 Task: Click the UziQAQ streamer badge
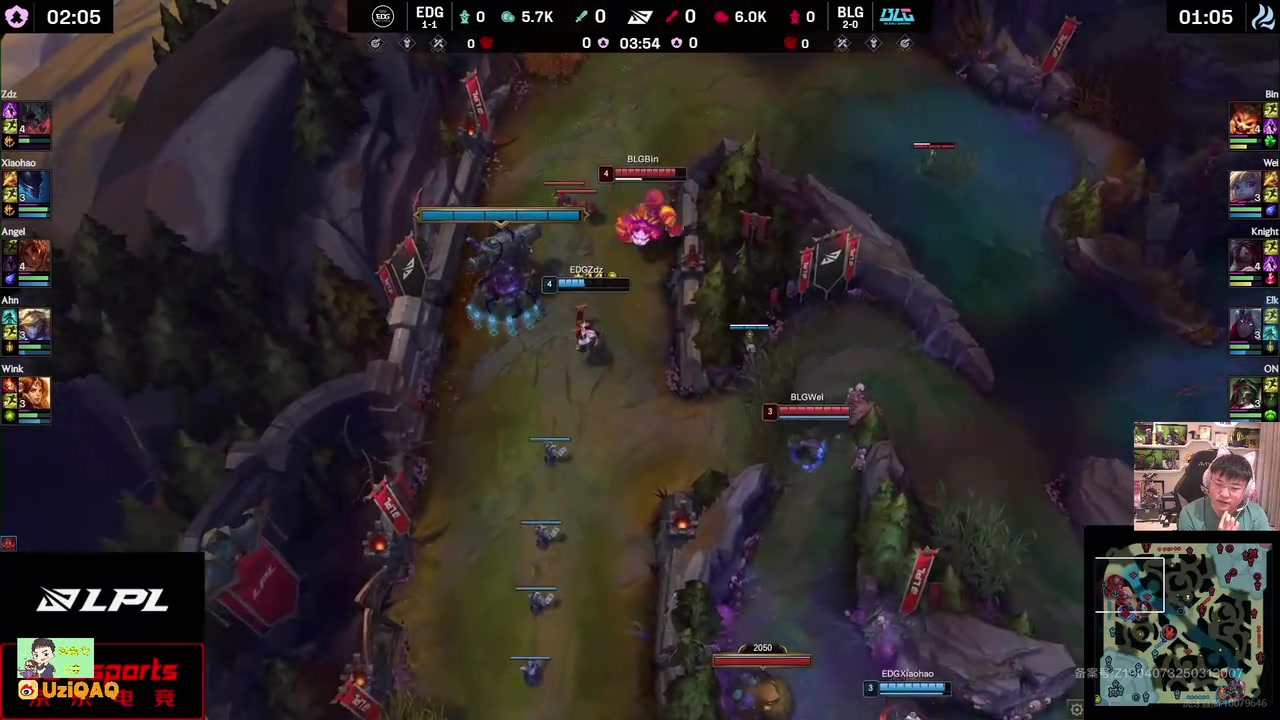[70, 689]
